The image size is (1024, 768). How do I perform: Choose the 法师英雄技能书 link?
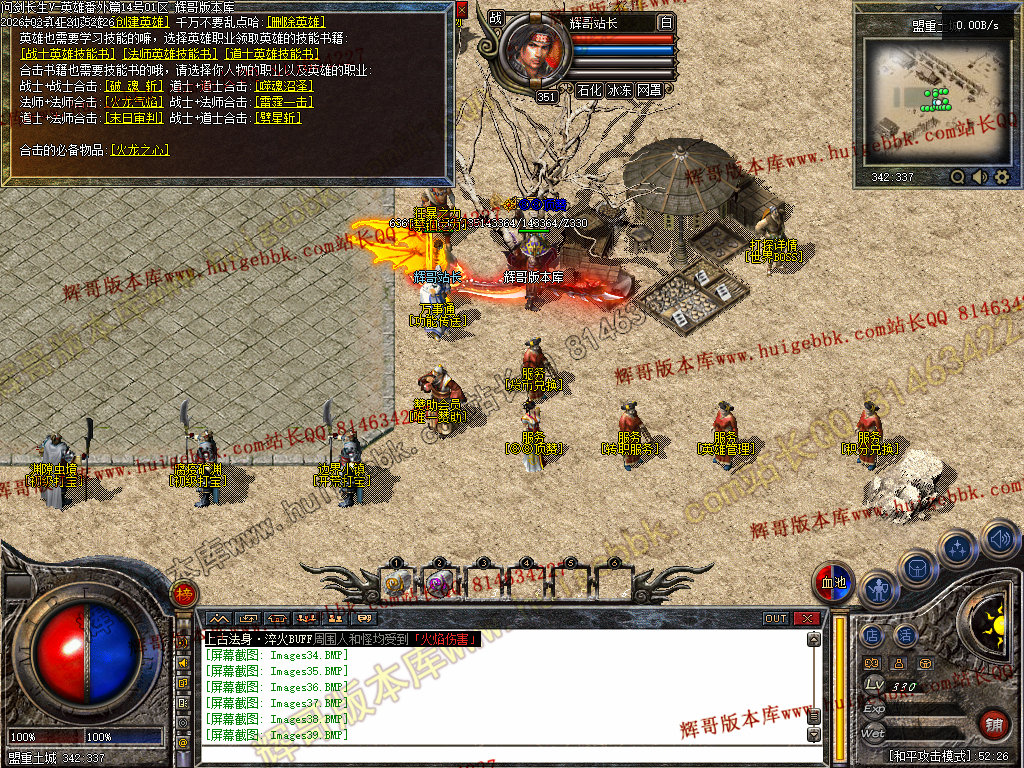pyautogui.click(x=169, y=54)
